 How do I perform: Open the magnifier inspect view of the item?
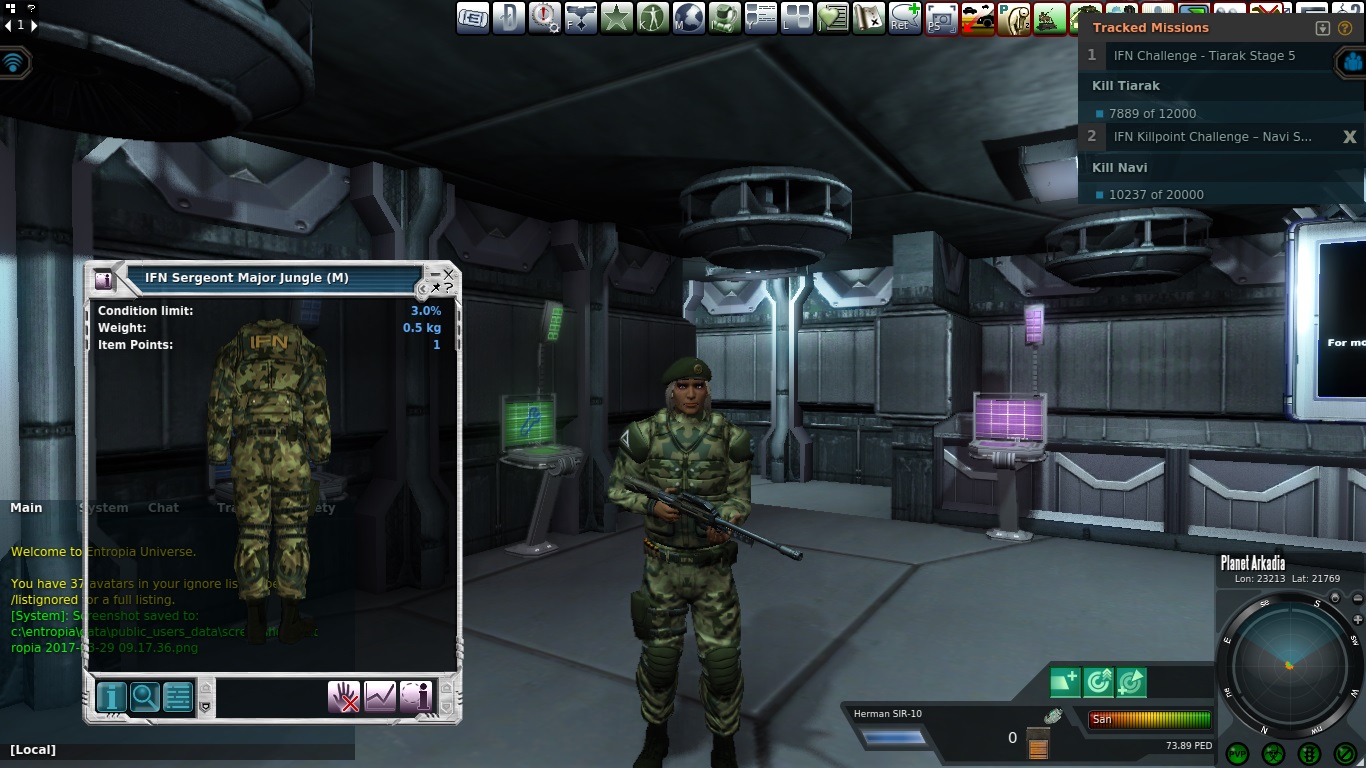(x=145, y=696)
